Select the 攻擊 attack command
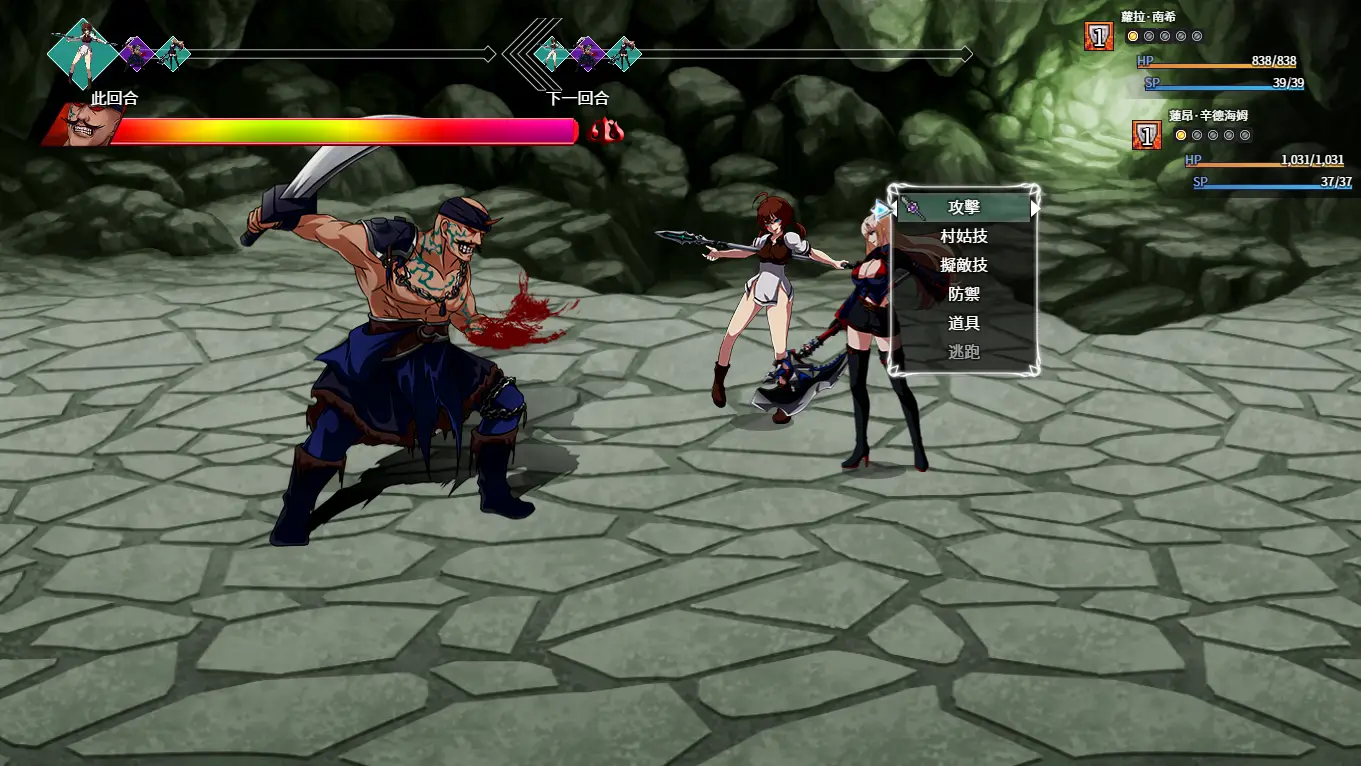Image resolution: width=1361 pixels, height=766 pixels. [964, 208]
